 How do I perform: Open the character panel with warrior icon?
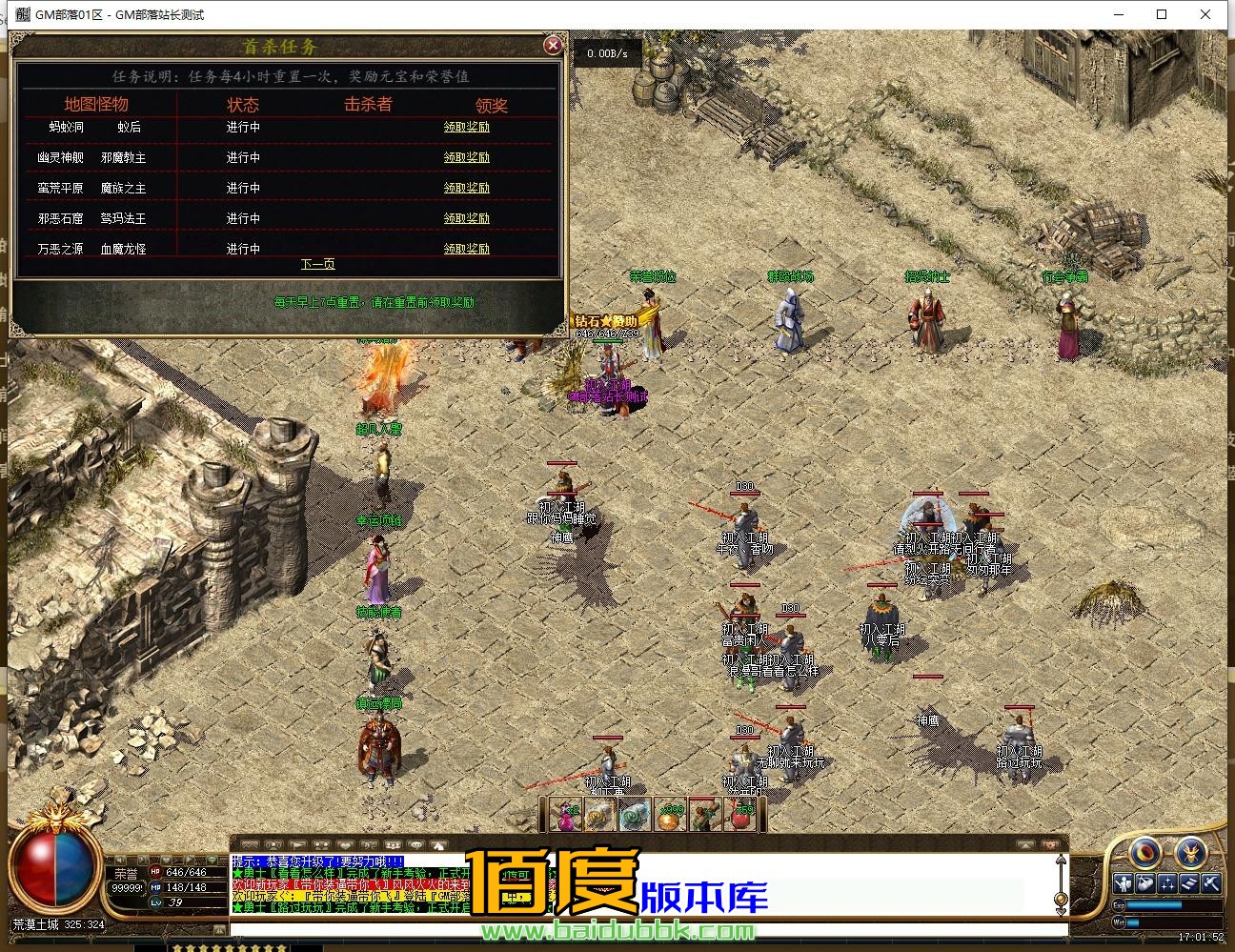click(1124, 883)
